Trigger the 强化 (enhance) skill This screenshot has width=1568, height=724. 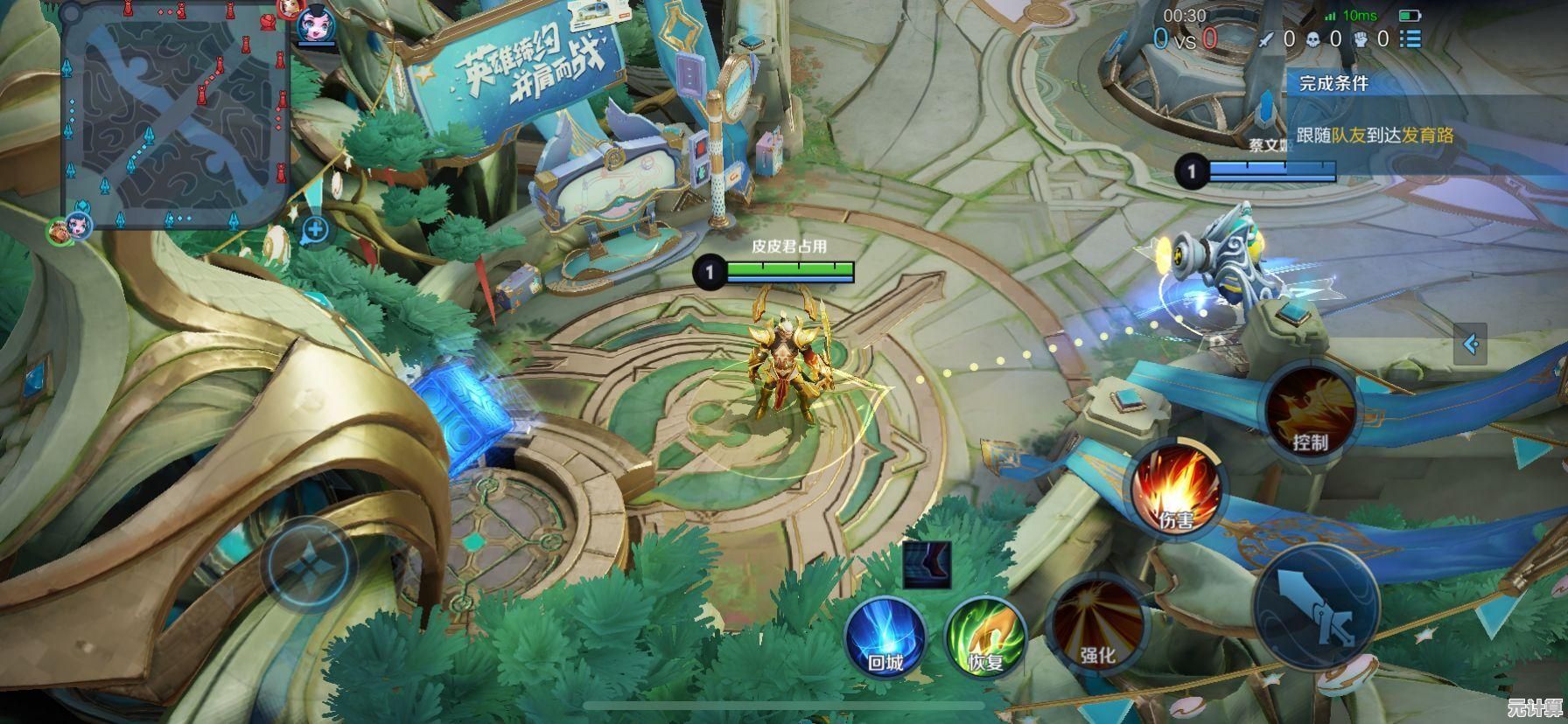[1096, 621]
